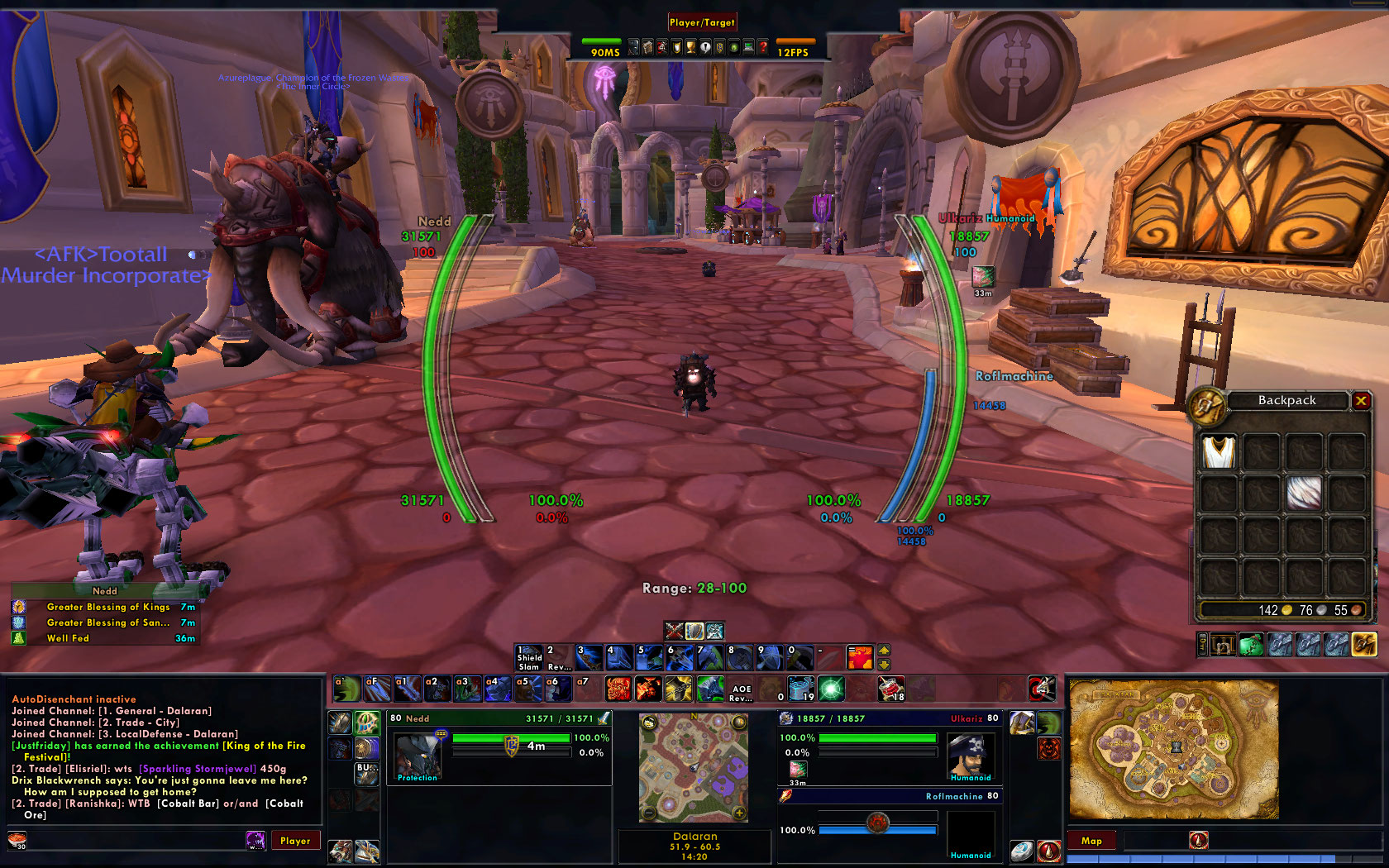Zoom in the Dalaran minimap
The image size is (1389, 868).
click(x=739, y=813)
